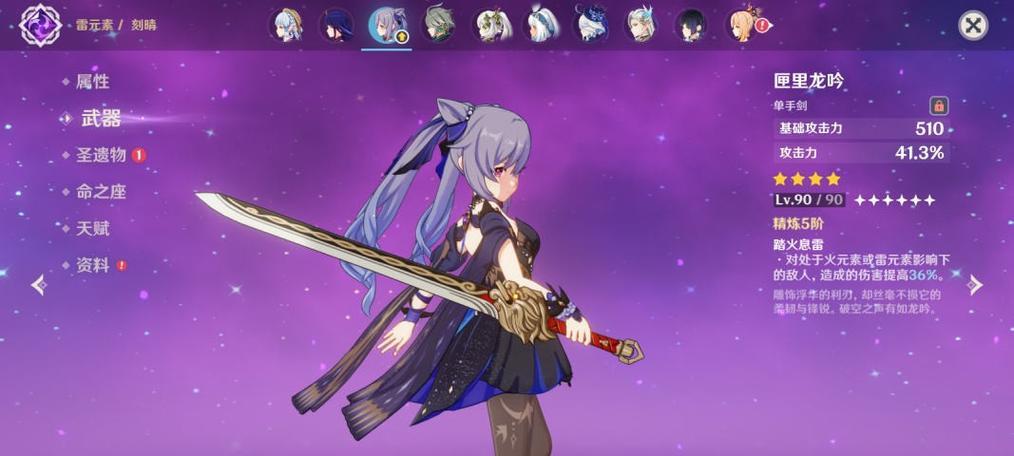Toggle the weapon lock icon
This screenshot has width=1014, height=456.
[938, 105]
